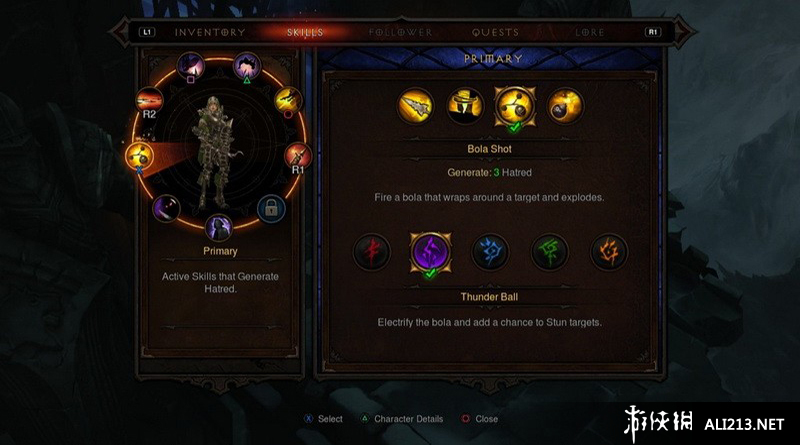Pick the Bola Shot skill icon
Viewport: 800px width, 445px height.
pos(515,106)
